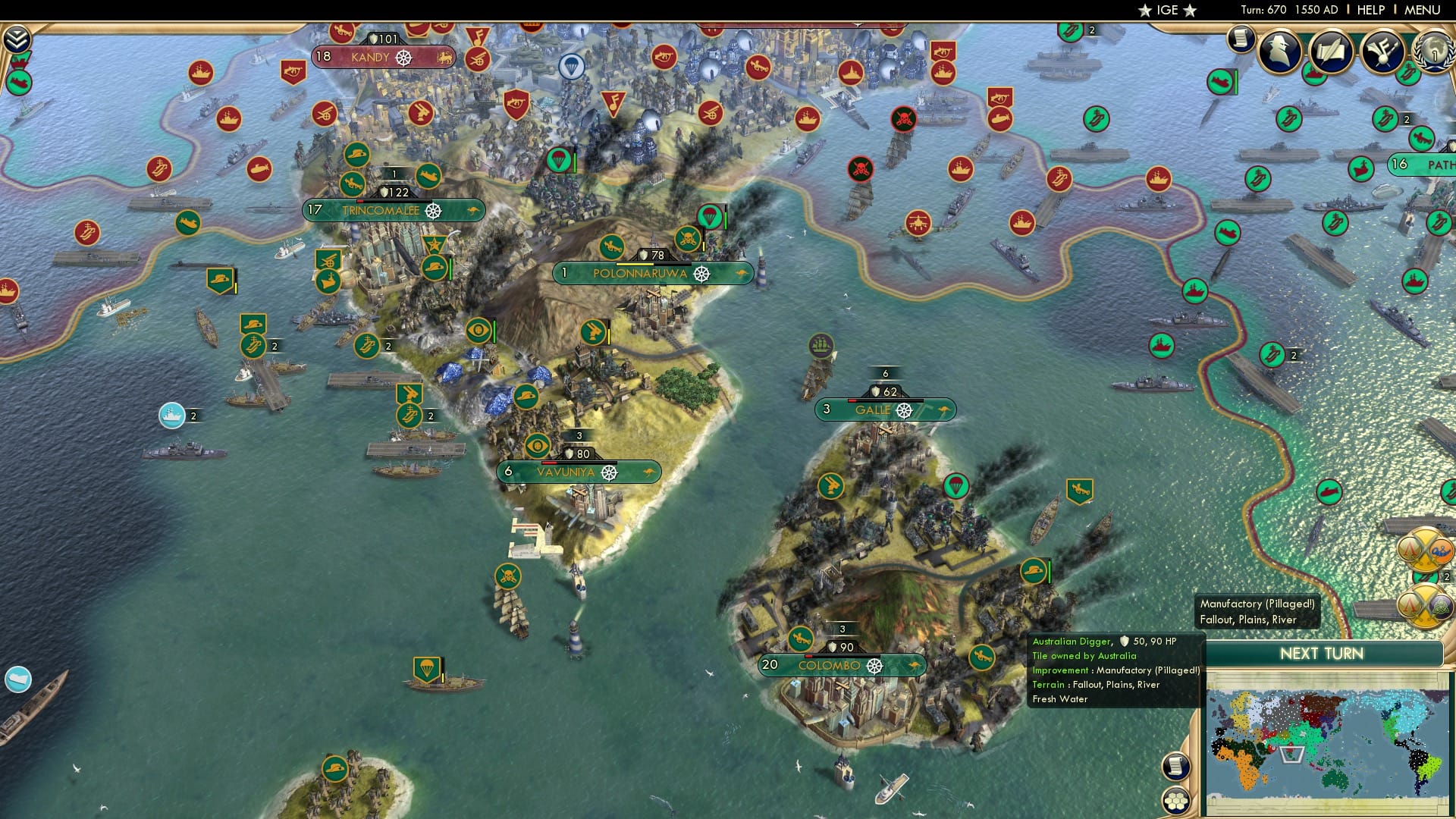This screenshot has height=819, width=1456.
Task: Select the pirate-flag Privateer unit near Trincomalee
Action: pyautogui.click(x=686, y=239)
